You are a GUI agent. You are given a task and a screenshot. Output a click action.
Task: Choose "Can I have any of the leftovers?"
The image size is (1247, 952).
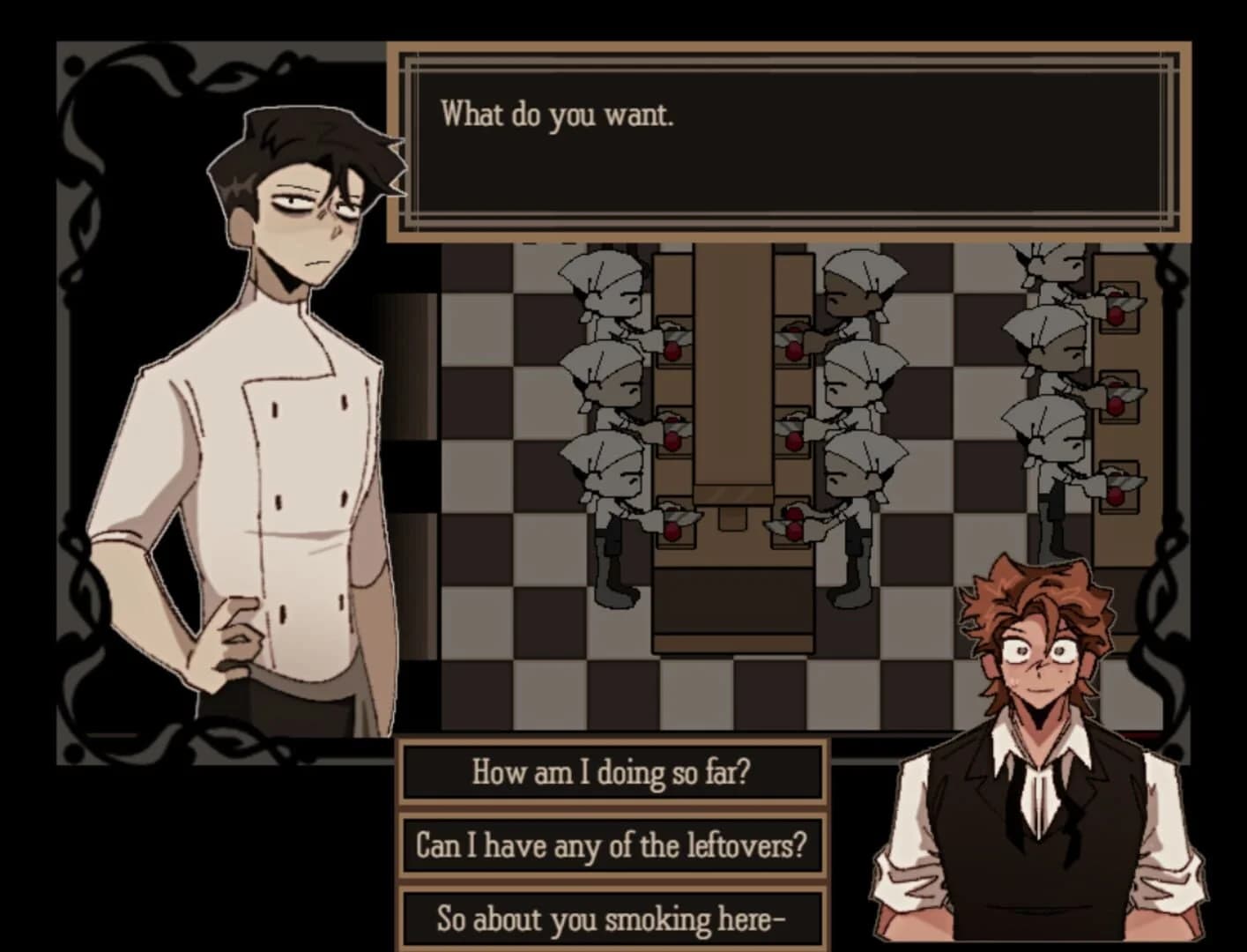tap(614, 844)
